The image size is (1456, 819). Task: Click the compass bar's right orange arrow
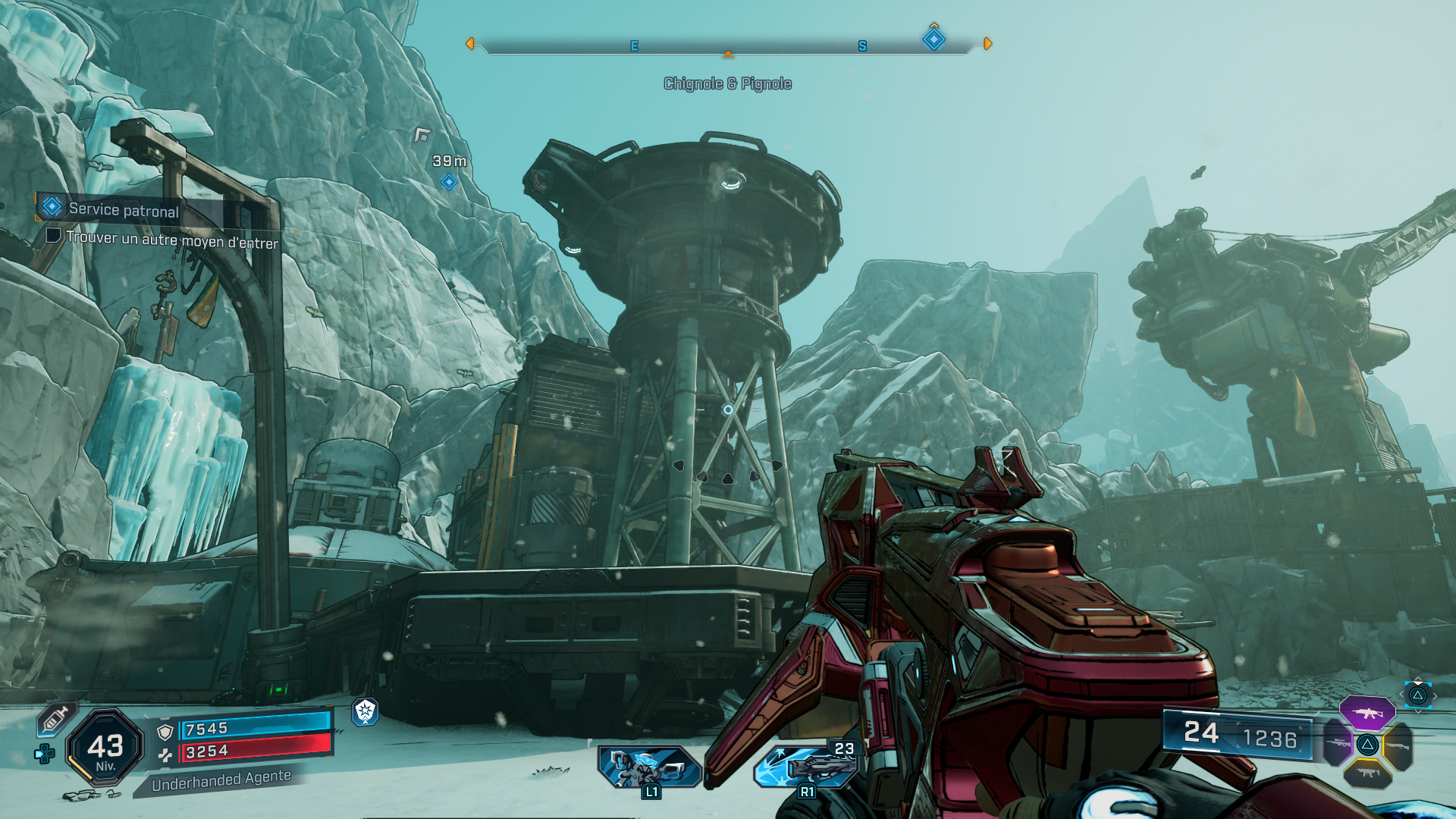pyautogui.click(x=987, y=44)
